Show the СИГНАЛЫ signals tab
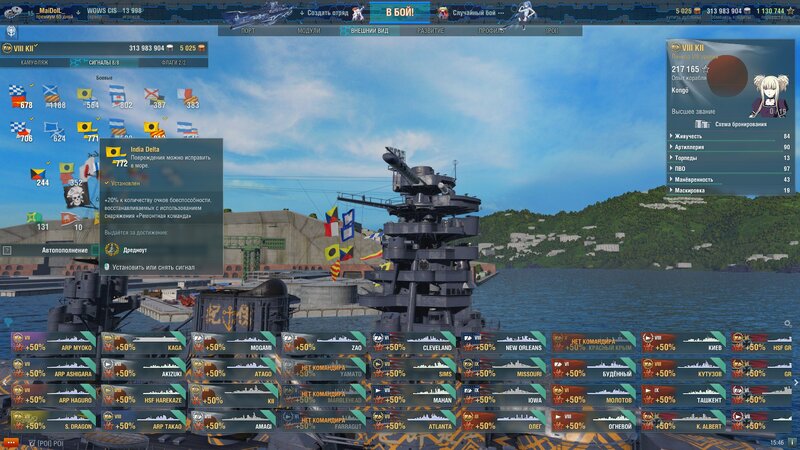The height and width of the screenshot is (450, 800). (104, 62)
